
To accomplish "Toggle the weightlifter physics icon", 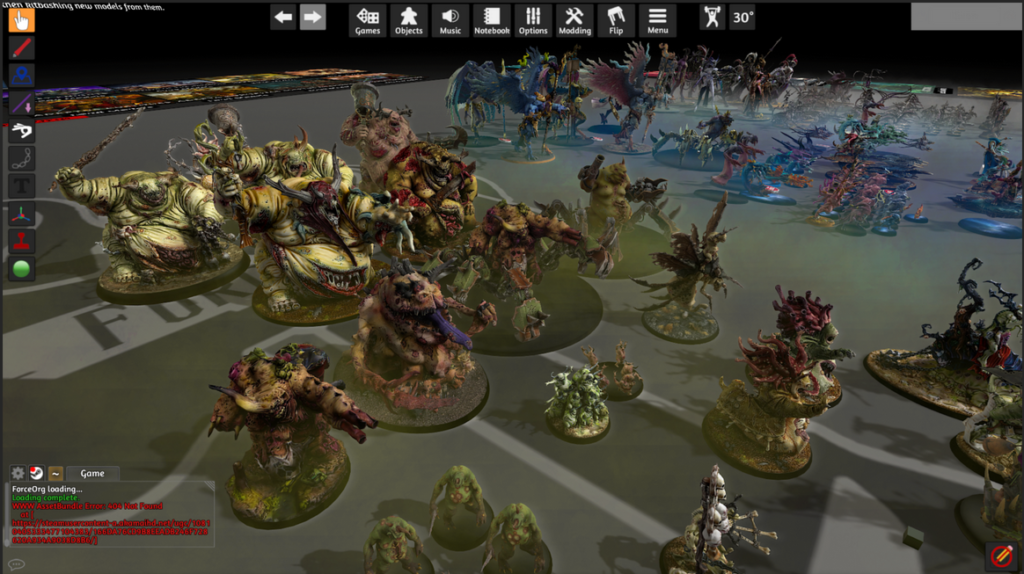I will point(712,17).
